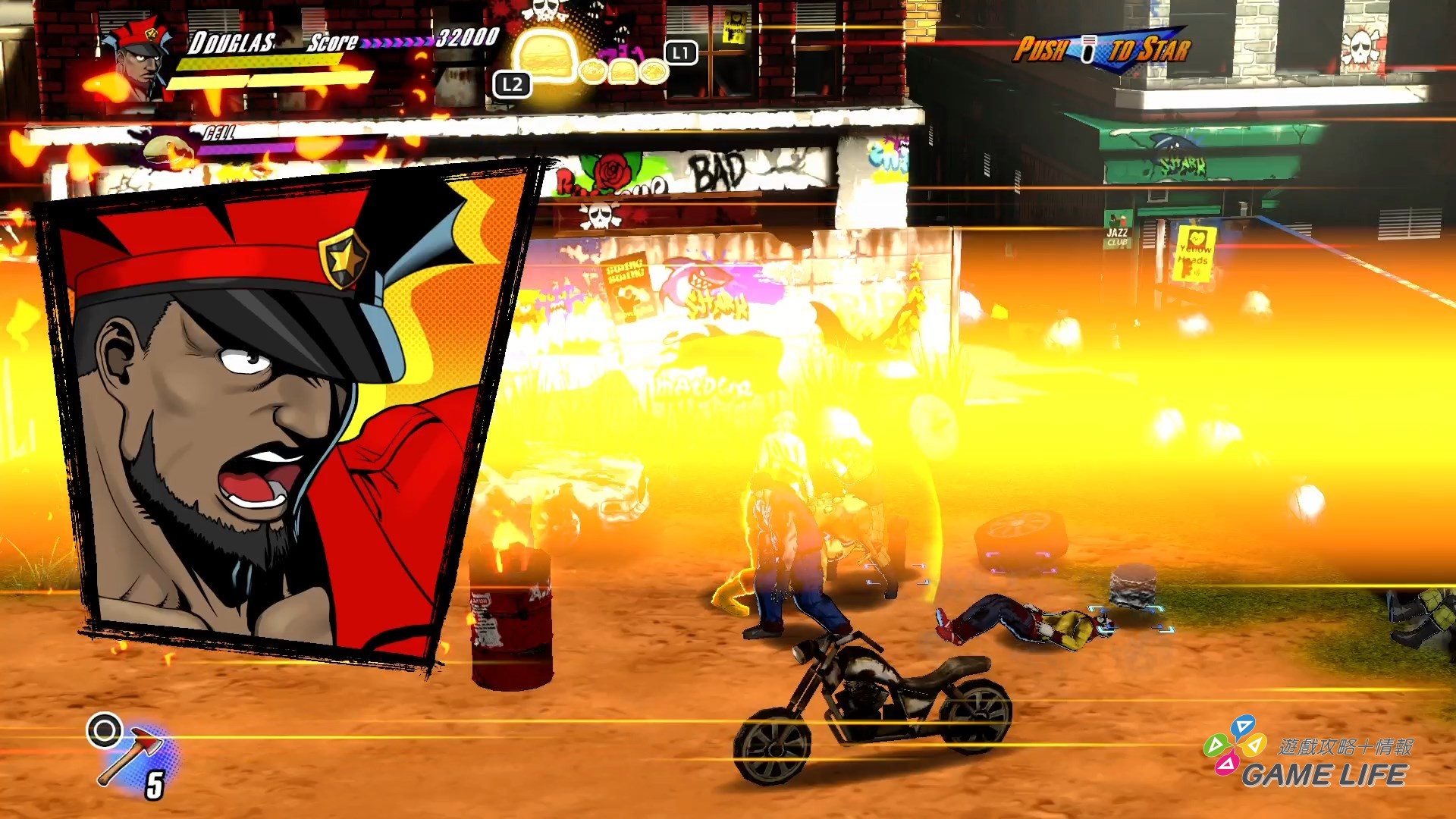
Task: Click the small sandwich food icon
Action: point(623,73)
